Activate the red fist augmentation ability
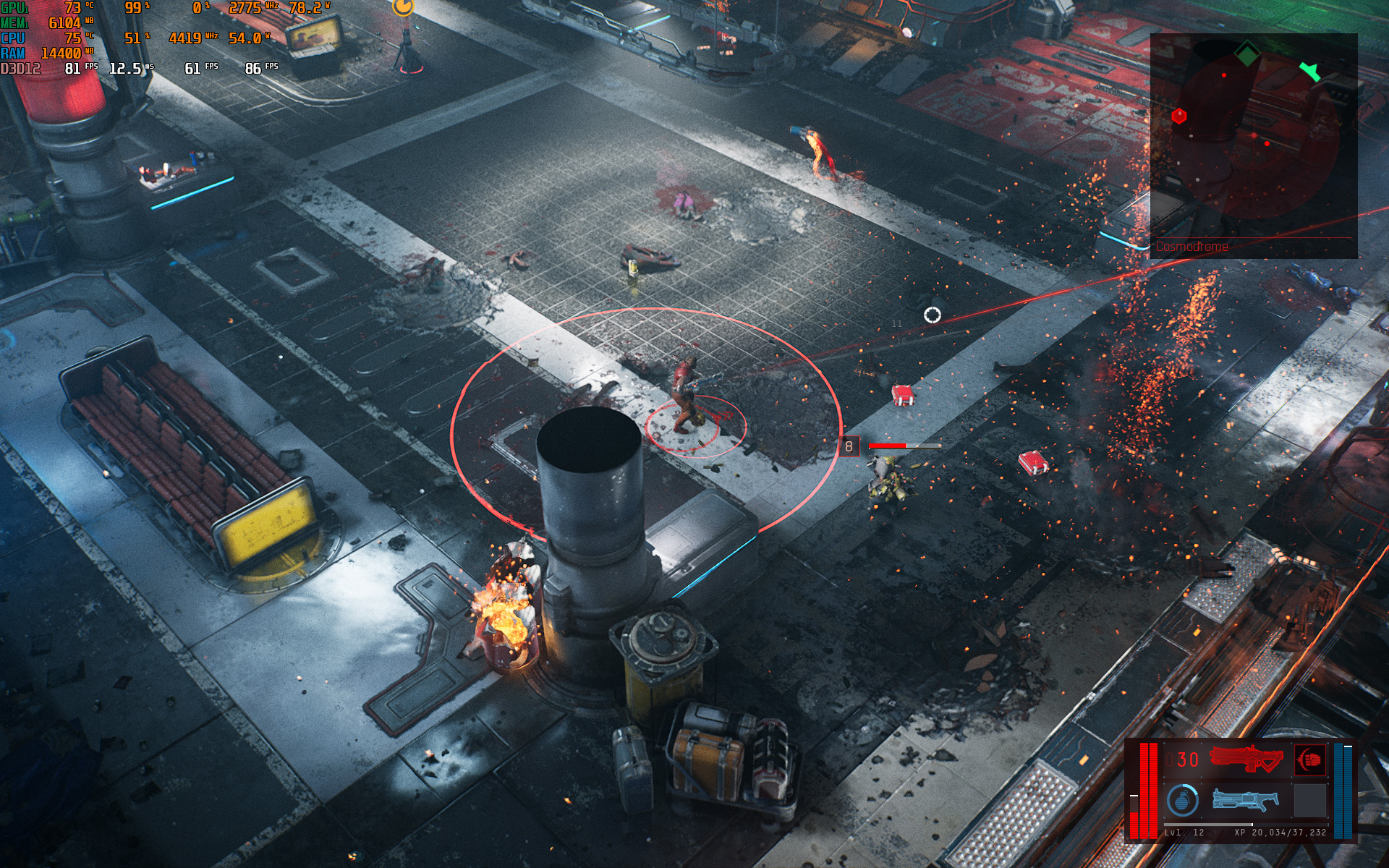1389x868 pixels. tap(1309, 759)
